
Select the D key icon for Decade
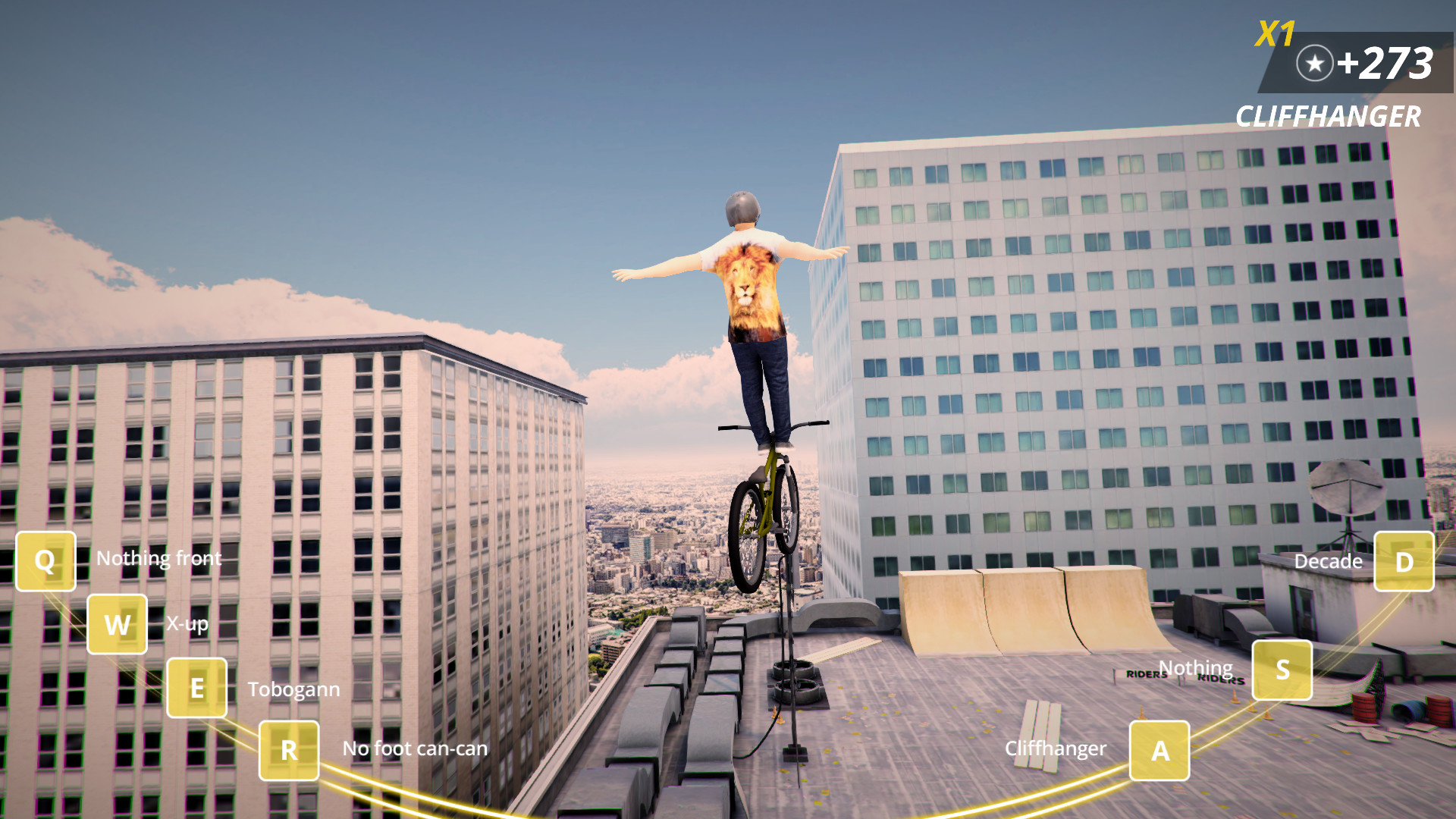point(1404,562)
